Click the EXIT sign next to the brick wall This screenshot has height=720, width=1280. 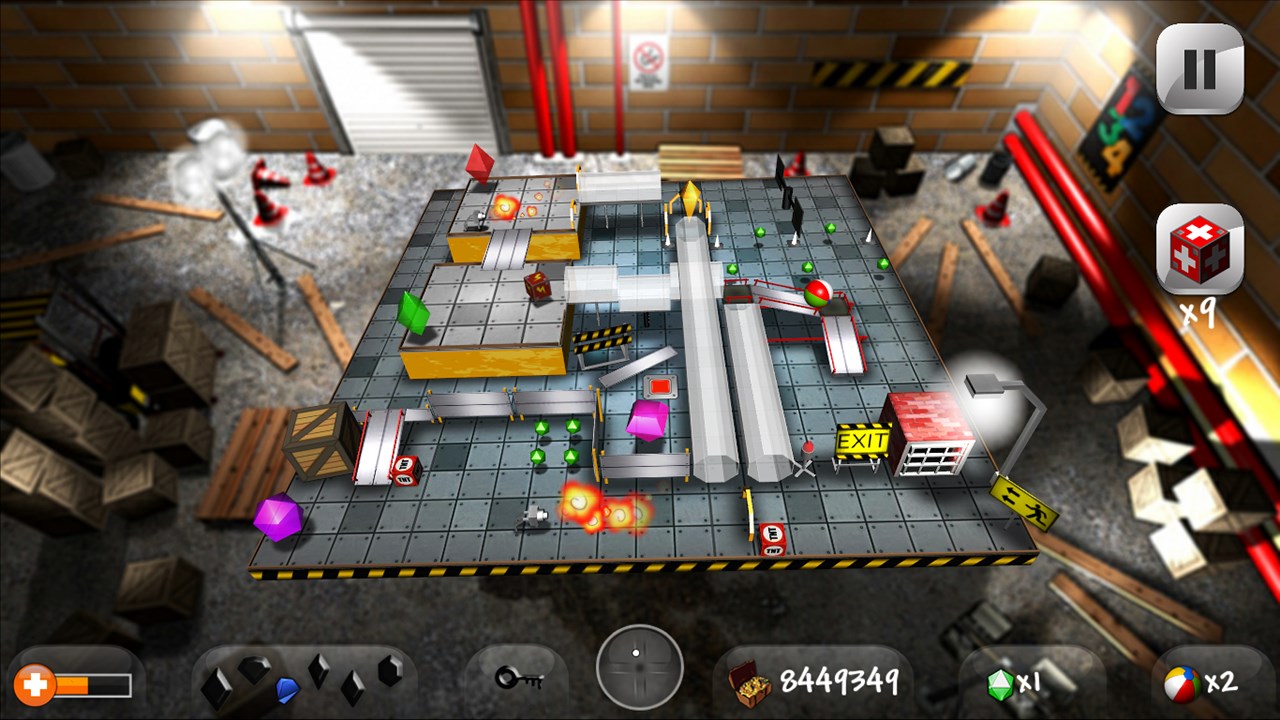point(862,440)
